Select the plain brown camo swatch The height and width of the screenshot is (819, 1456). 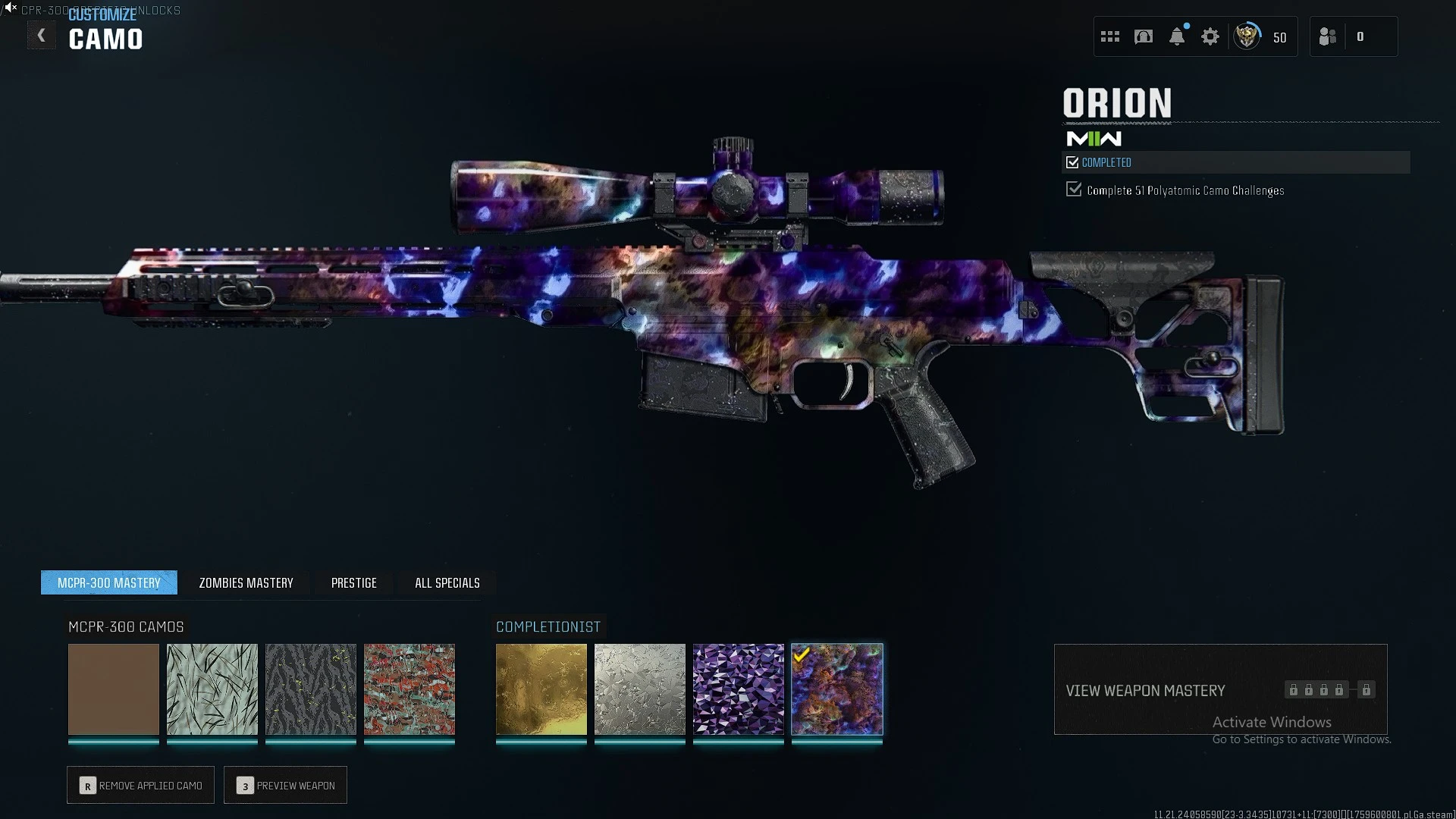coord(114,689)
